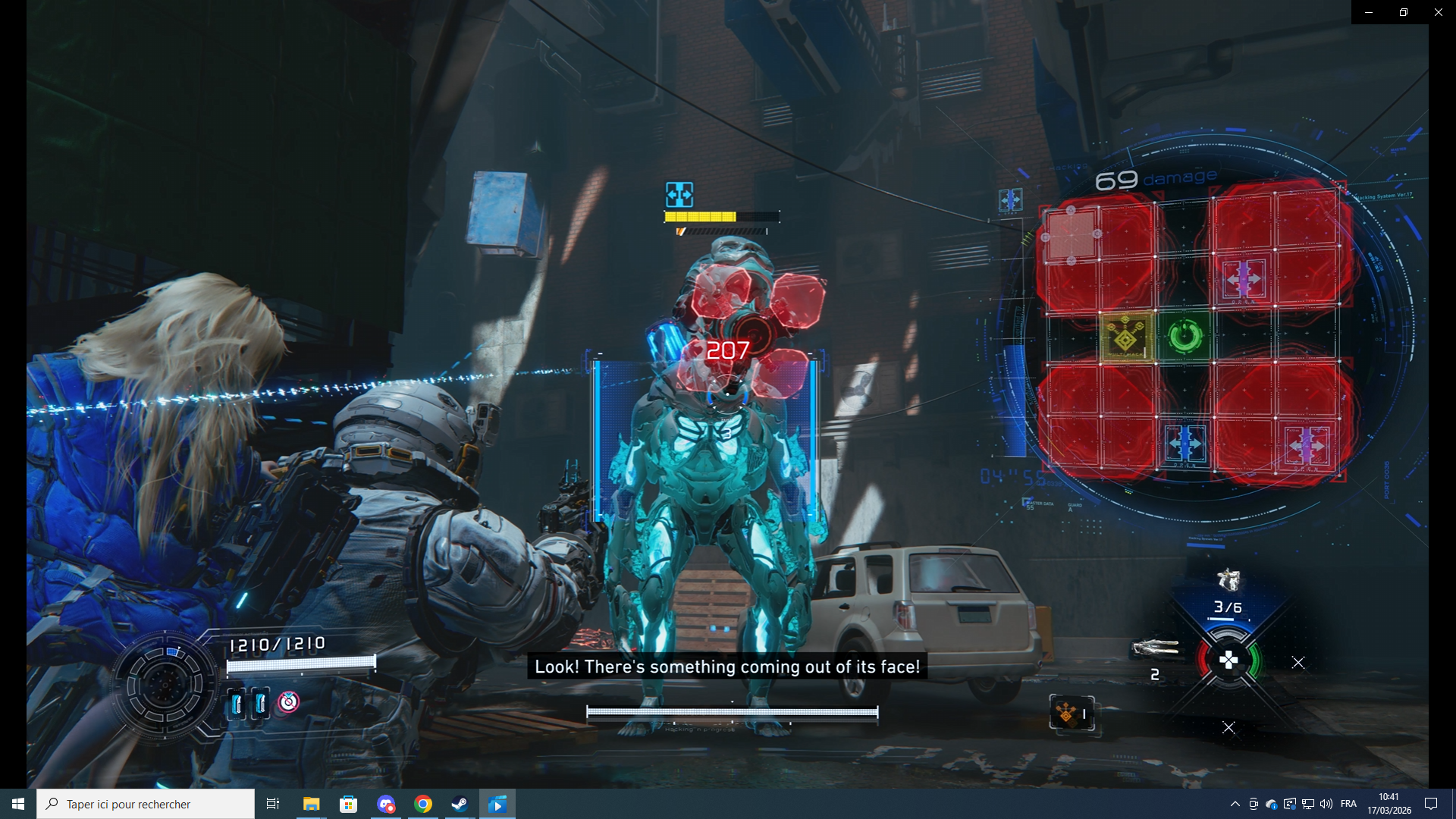Choose the pistol weapon in the weapon wheel

(x=1228, y=580)
